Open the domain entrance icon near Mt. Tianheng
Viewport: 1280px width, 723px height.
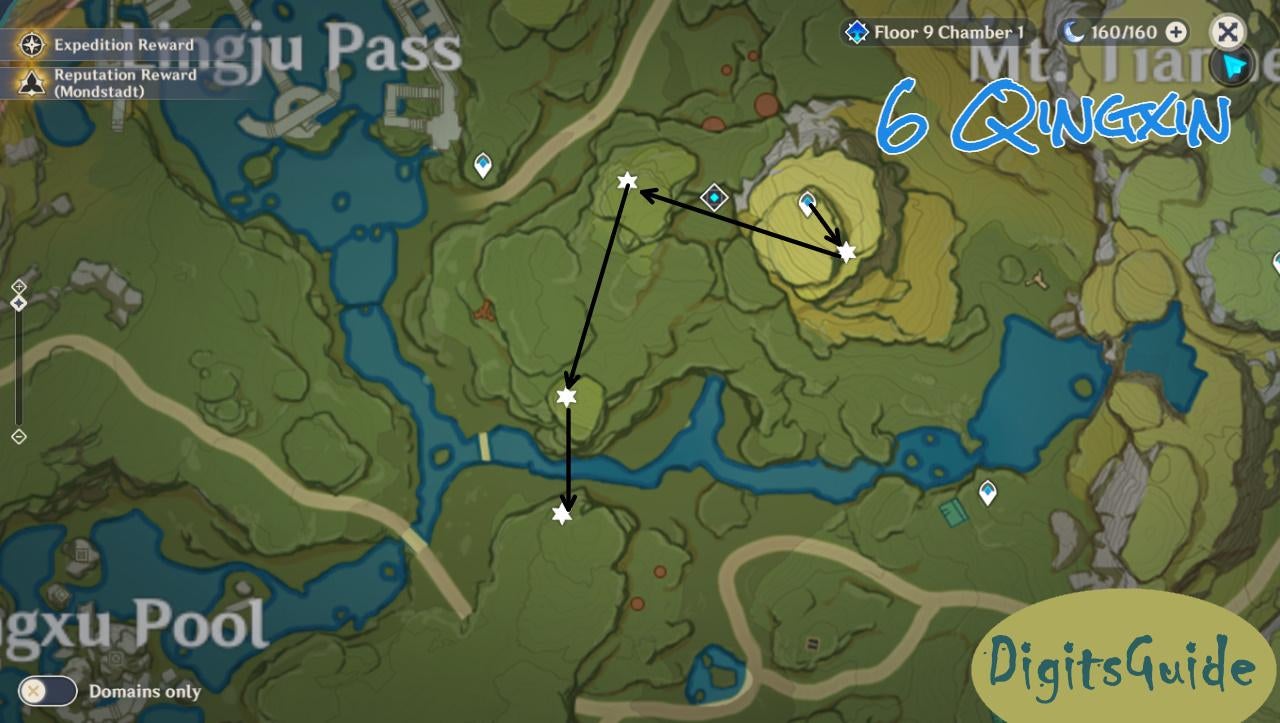pos(713,198)
